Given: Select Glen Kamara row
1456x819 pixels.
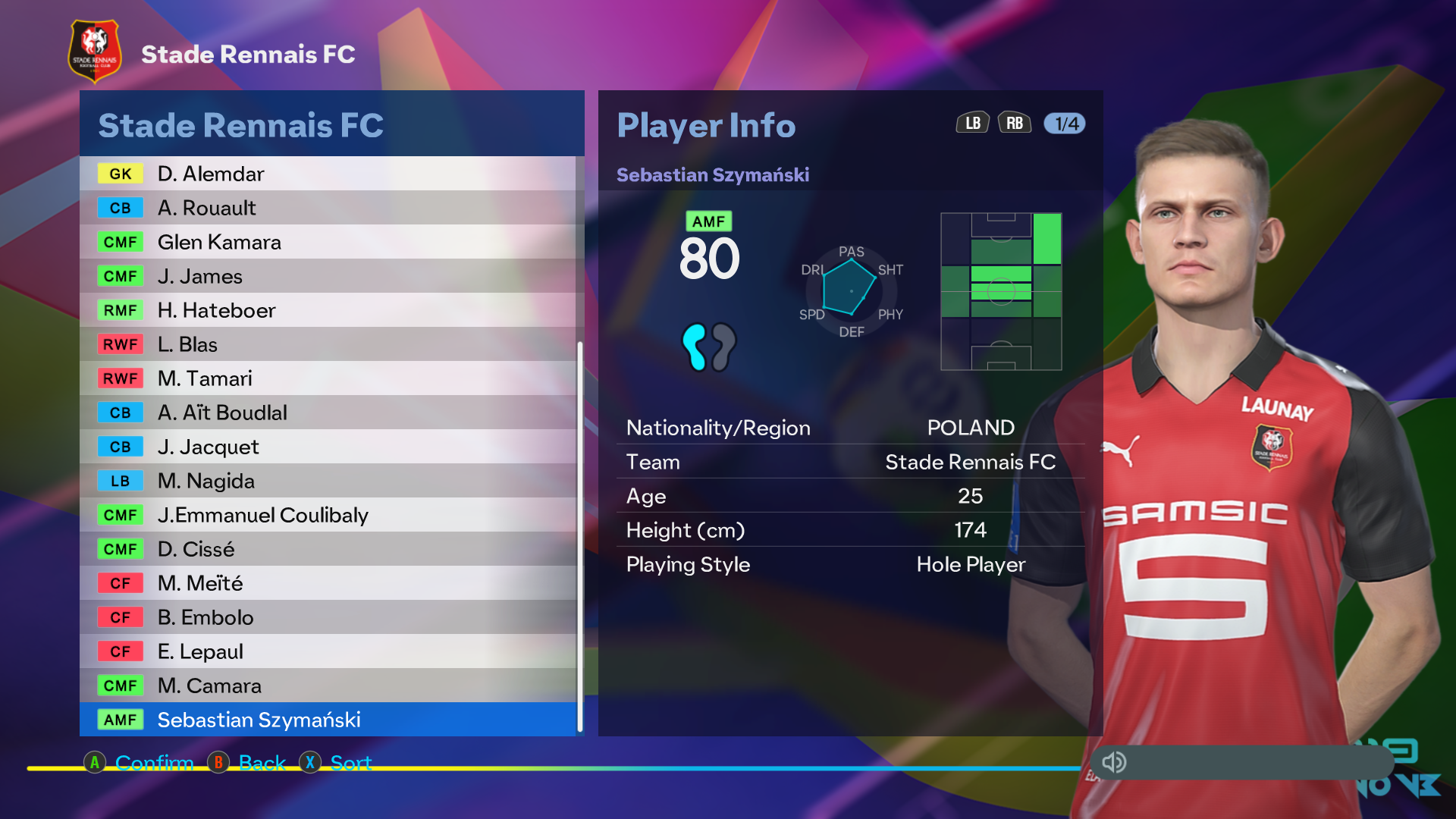Looking at the screenshot, I should pyautogui.click(x=328, y=242).
